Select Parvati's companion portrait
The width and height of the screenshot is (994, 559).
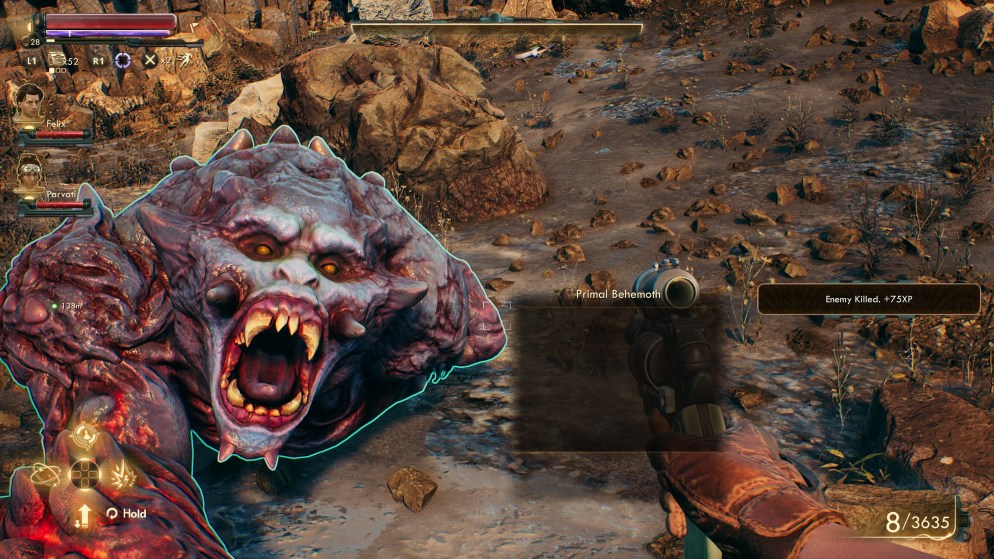[30, 172]
